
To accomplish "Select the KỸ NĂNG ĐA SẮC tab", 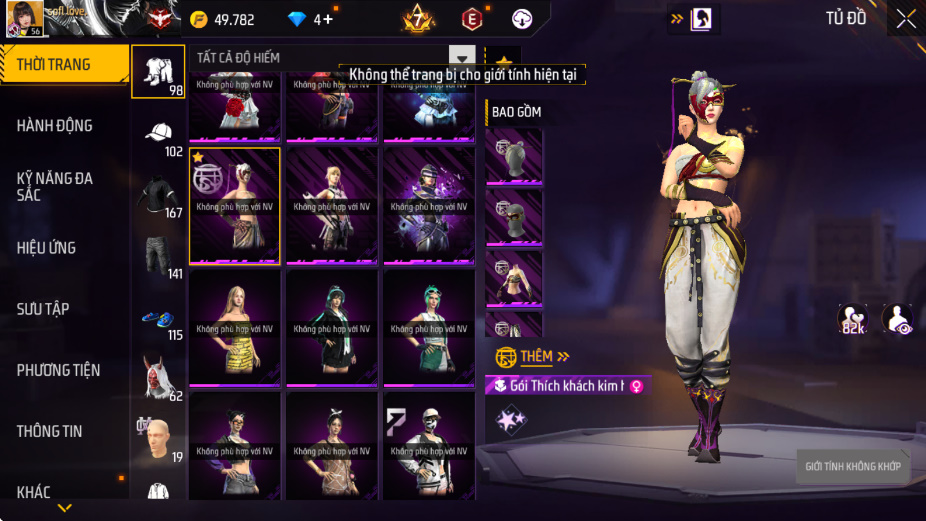I will coord(55,186).
